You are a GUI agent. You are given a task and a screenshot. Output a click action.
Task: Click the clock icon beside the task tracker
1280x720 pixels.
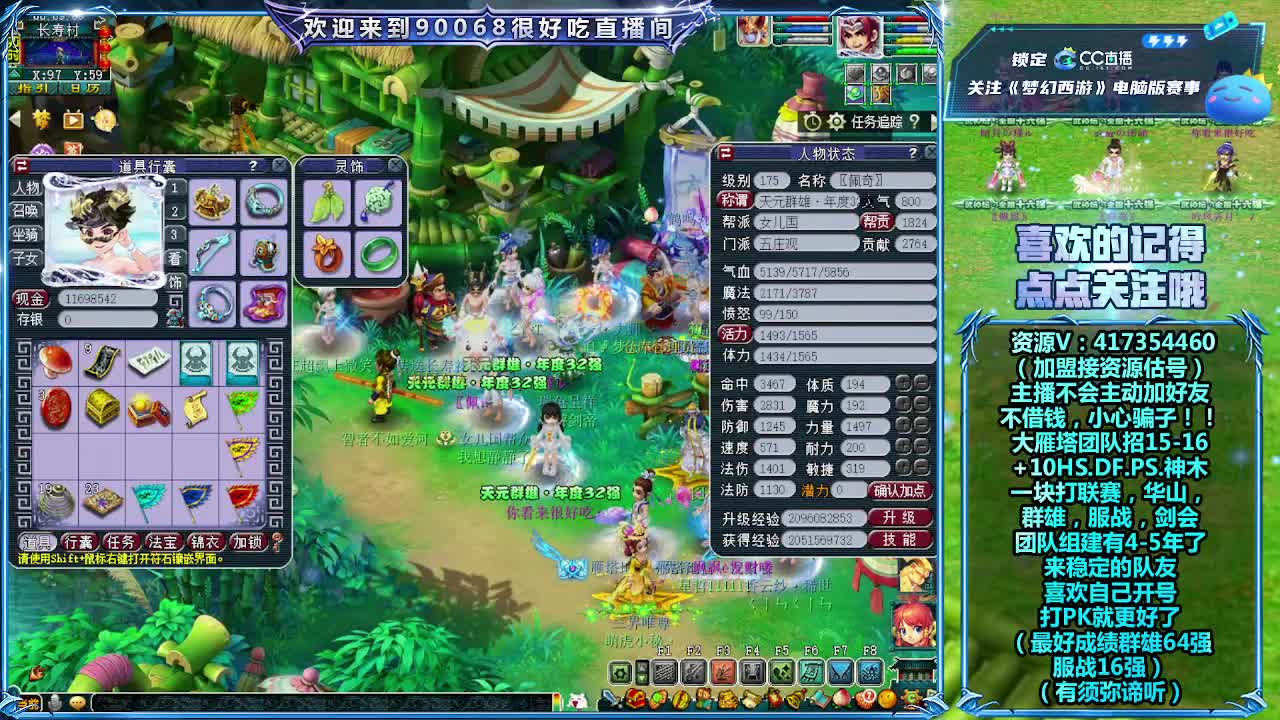click(812, 120)
